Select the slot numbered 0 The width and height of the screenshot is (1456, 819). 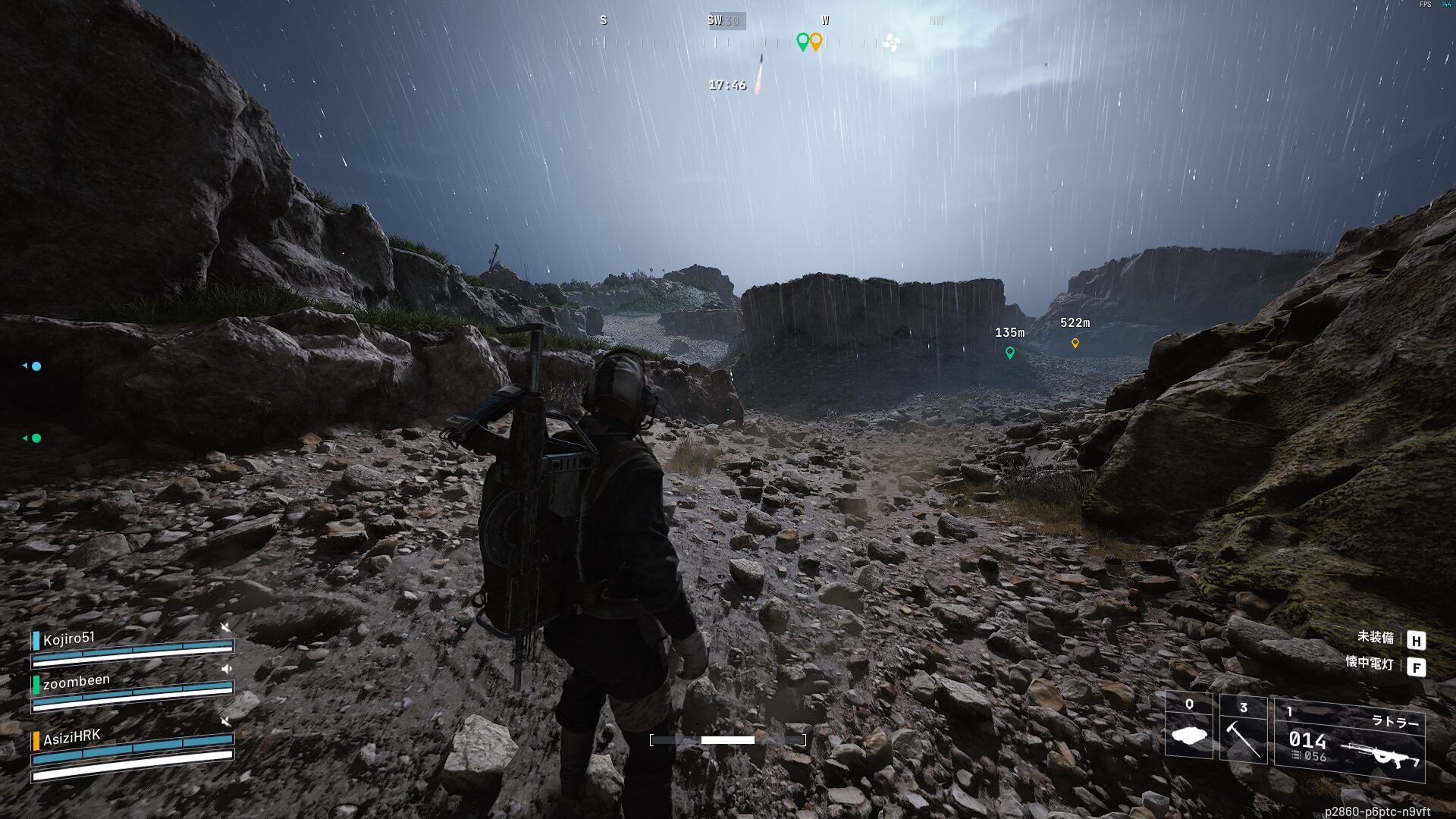click(1188, 726)
